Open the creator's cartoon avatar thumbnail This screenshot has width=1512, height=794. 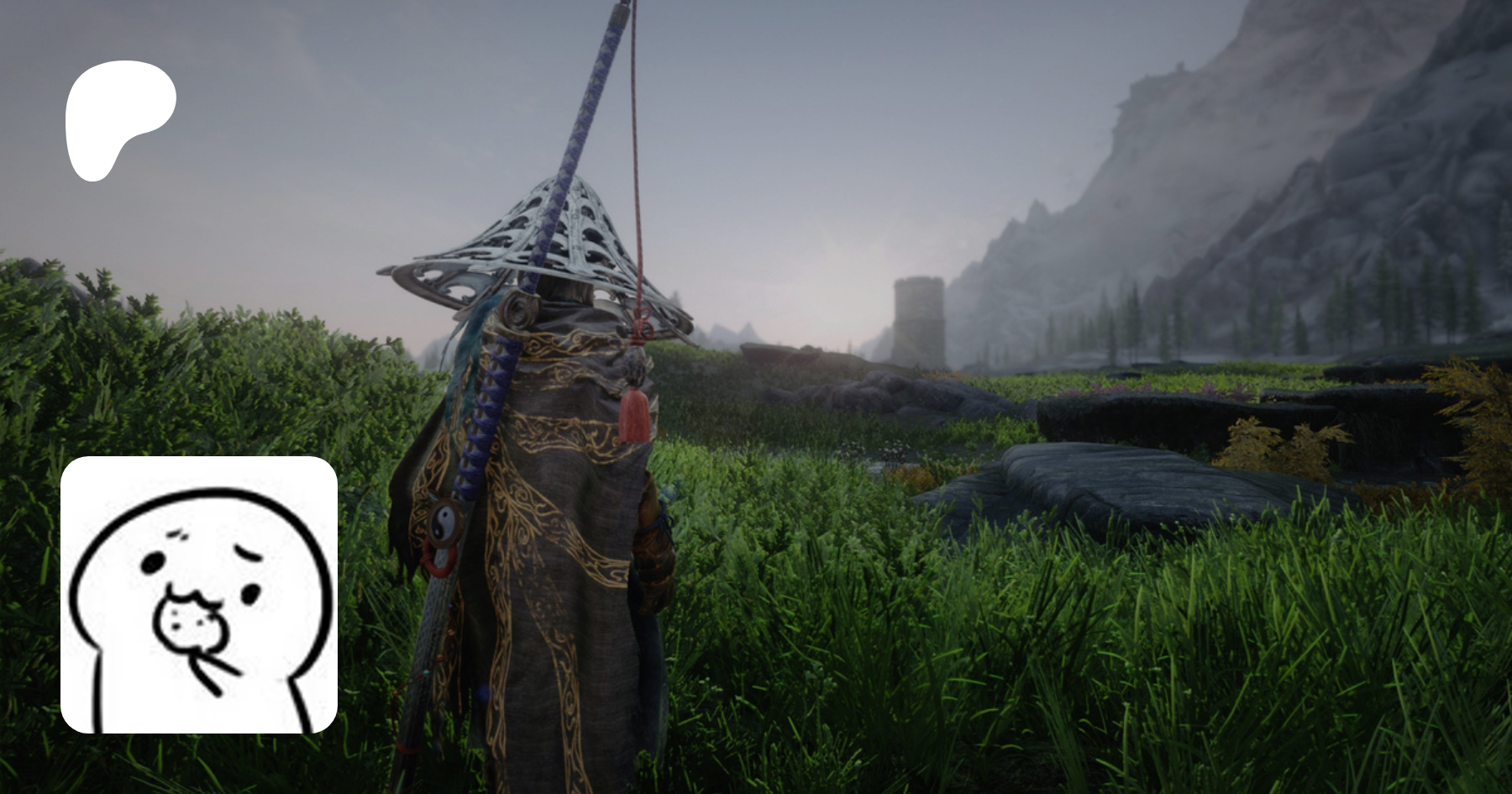(x=199, y=595)
